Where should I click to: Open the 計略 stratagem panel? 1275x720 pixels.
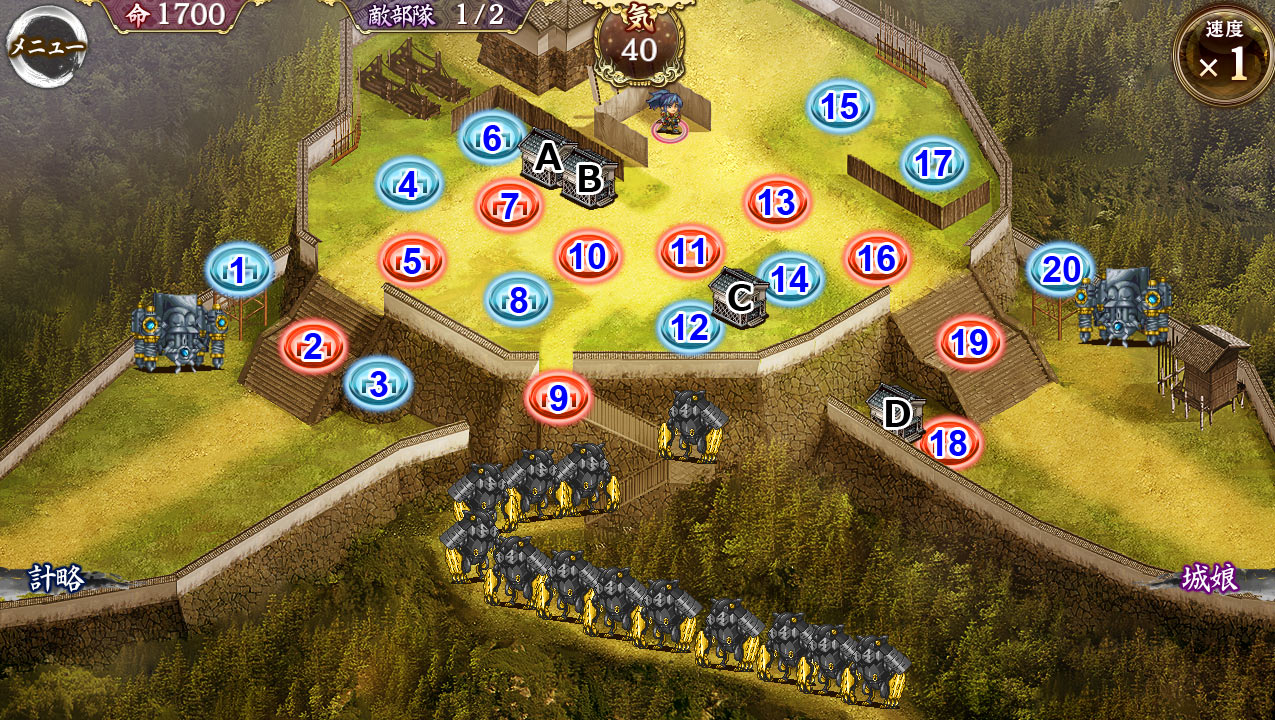tap(56, 579)
